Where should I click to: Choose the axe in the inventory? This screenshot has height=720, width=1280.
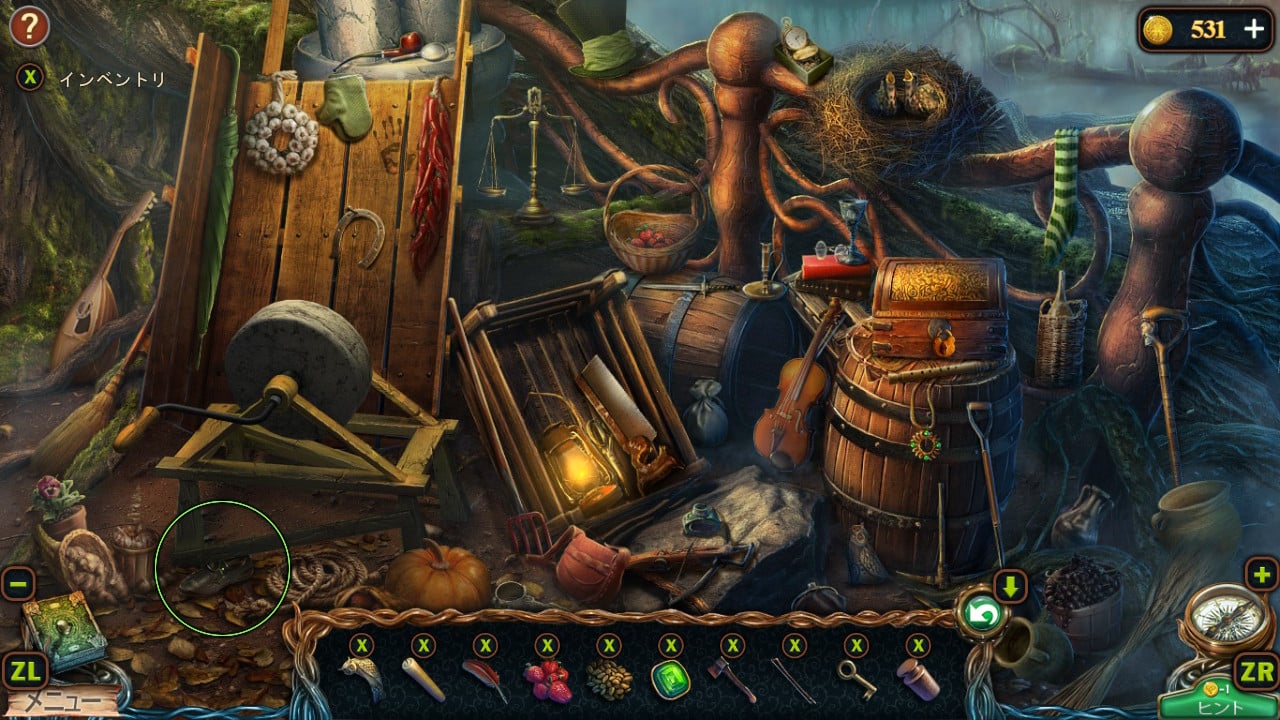[733, 680]
